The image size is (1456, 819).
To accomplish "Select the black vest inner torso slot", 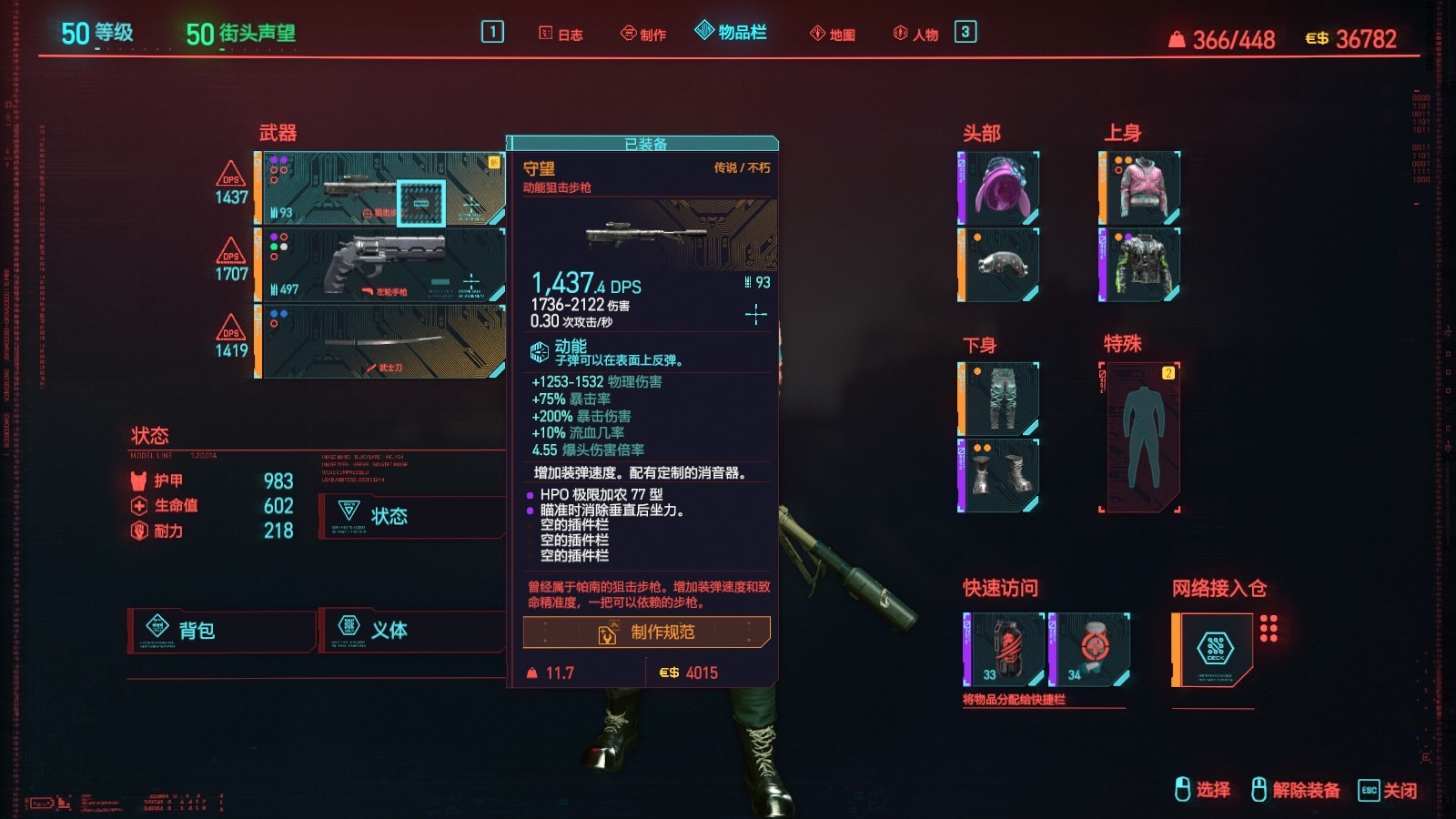I will [1140, 265].
